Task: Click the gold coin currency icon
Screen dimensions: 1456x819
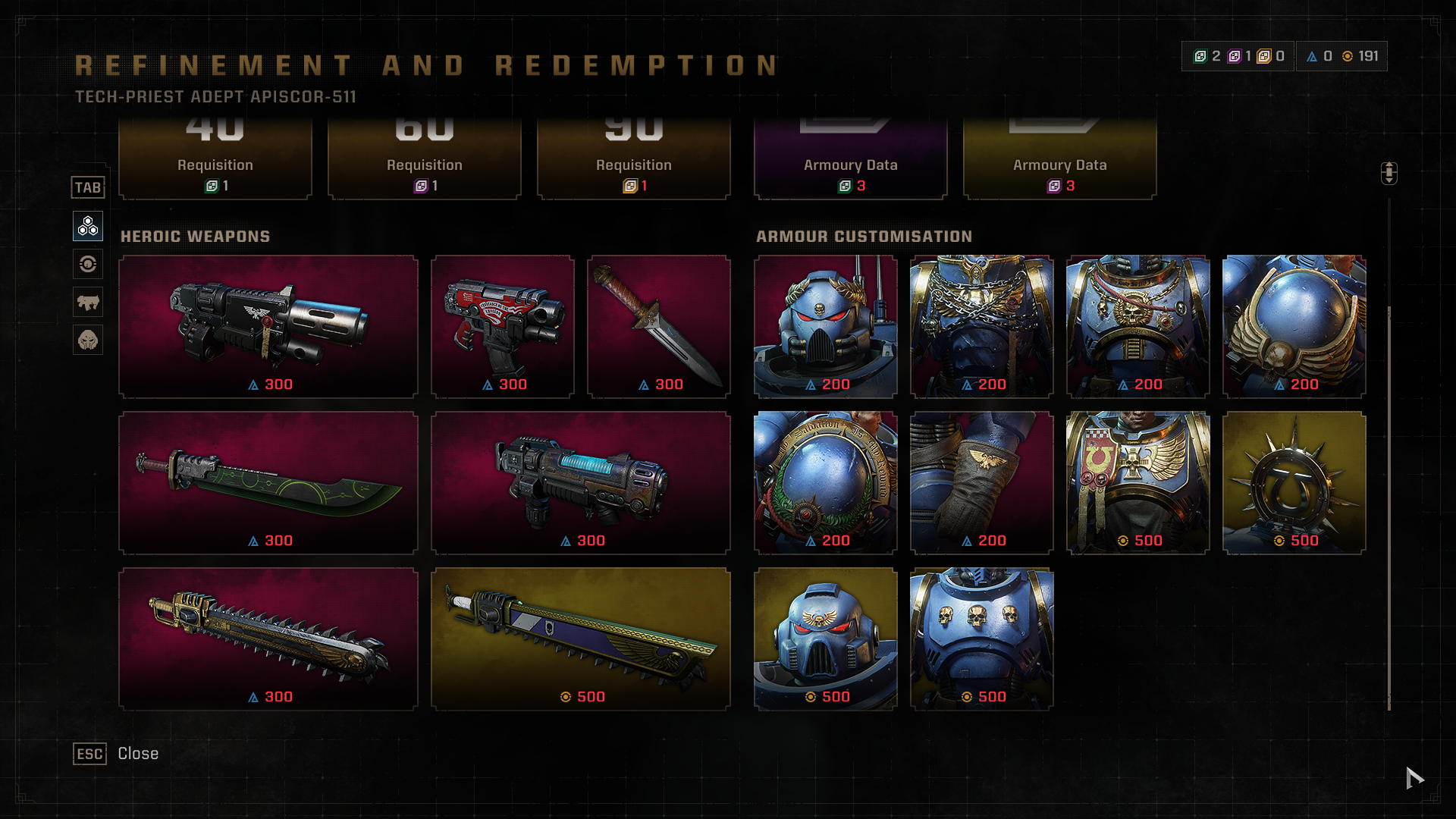Action: pyautogui.click(x=1347, y=55)
